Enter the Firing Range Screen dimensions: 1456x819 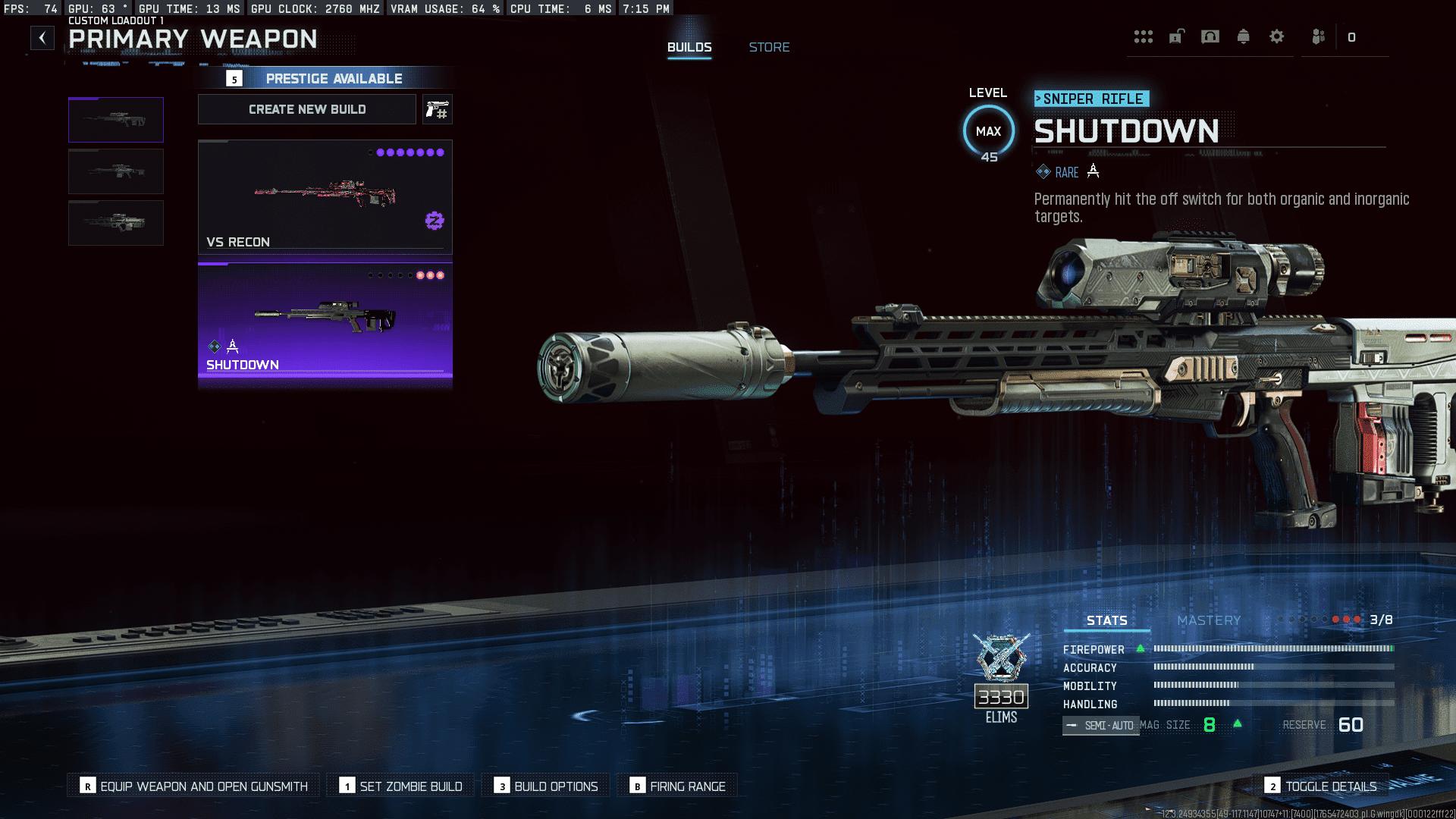(x=678, y=786)
